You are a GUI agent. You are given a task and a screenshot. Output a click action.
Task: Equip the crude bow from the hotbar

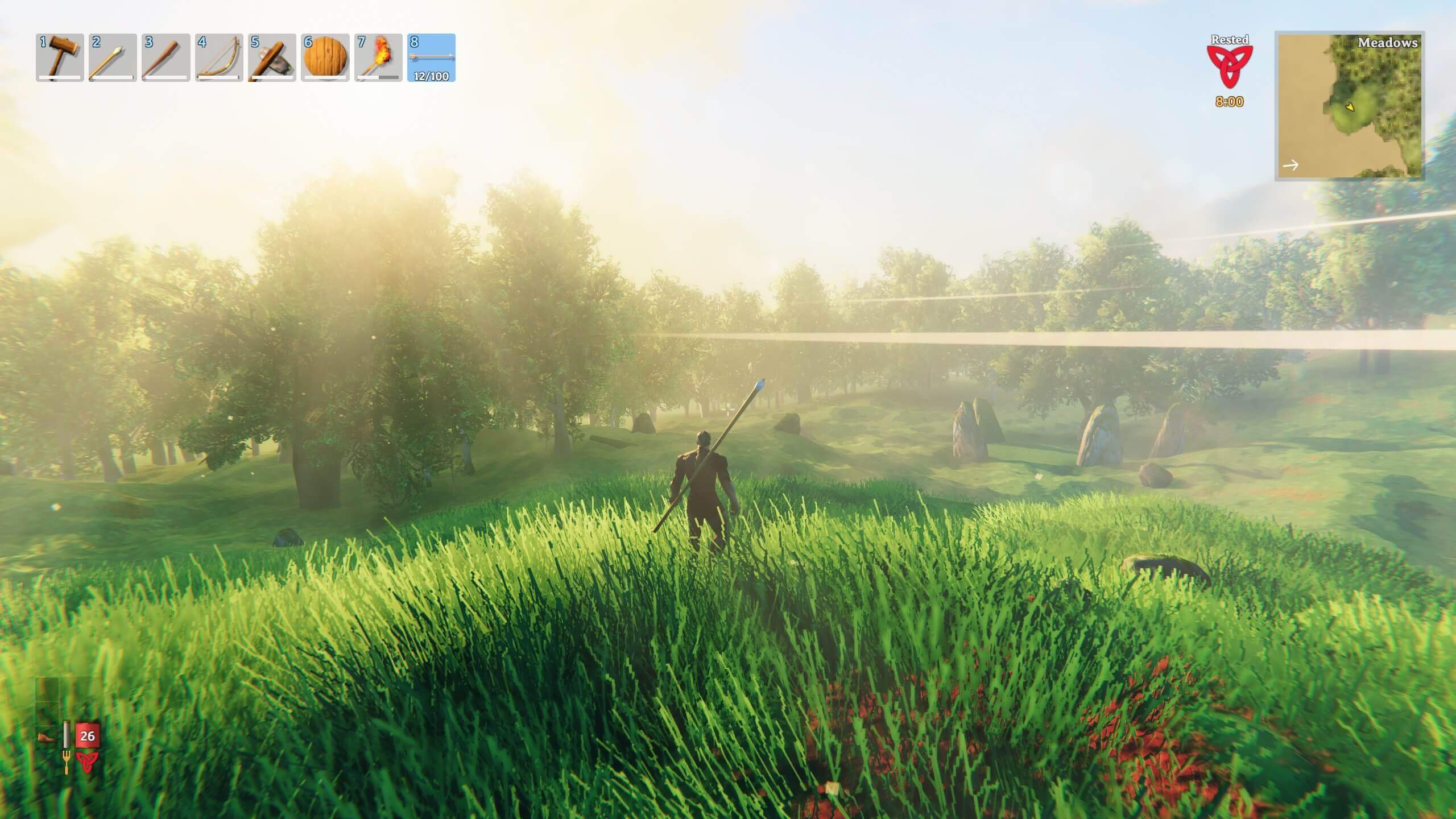tap(219, 57)
